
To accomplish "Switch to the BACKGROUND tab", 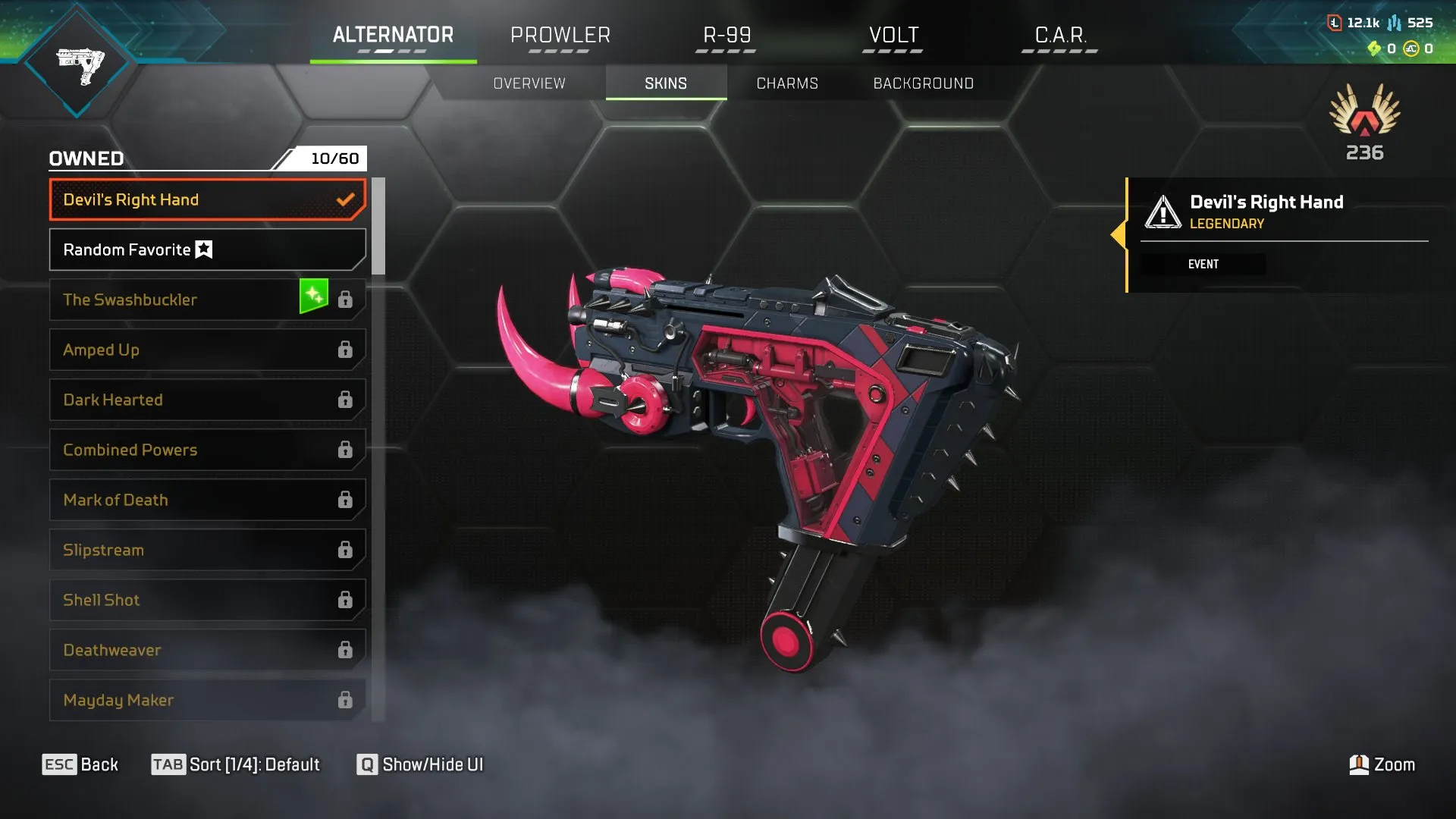I will (924, 83).
